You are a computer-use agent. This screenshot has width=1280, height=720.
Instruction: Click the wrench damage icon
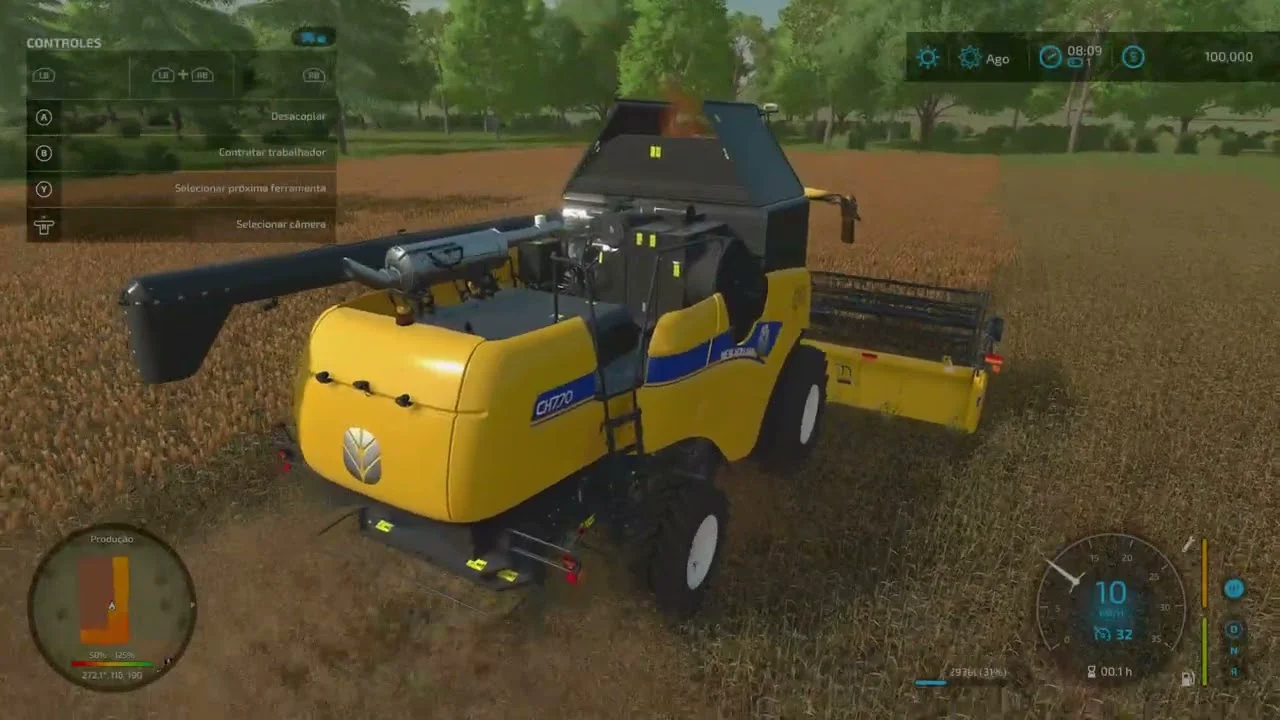pos(1188,545)
